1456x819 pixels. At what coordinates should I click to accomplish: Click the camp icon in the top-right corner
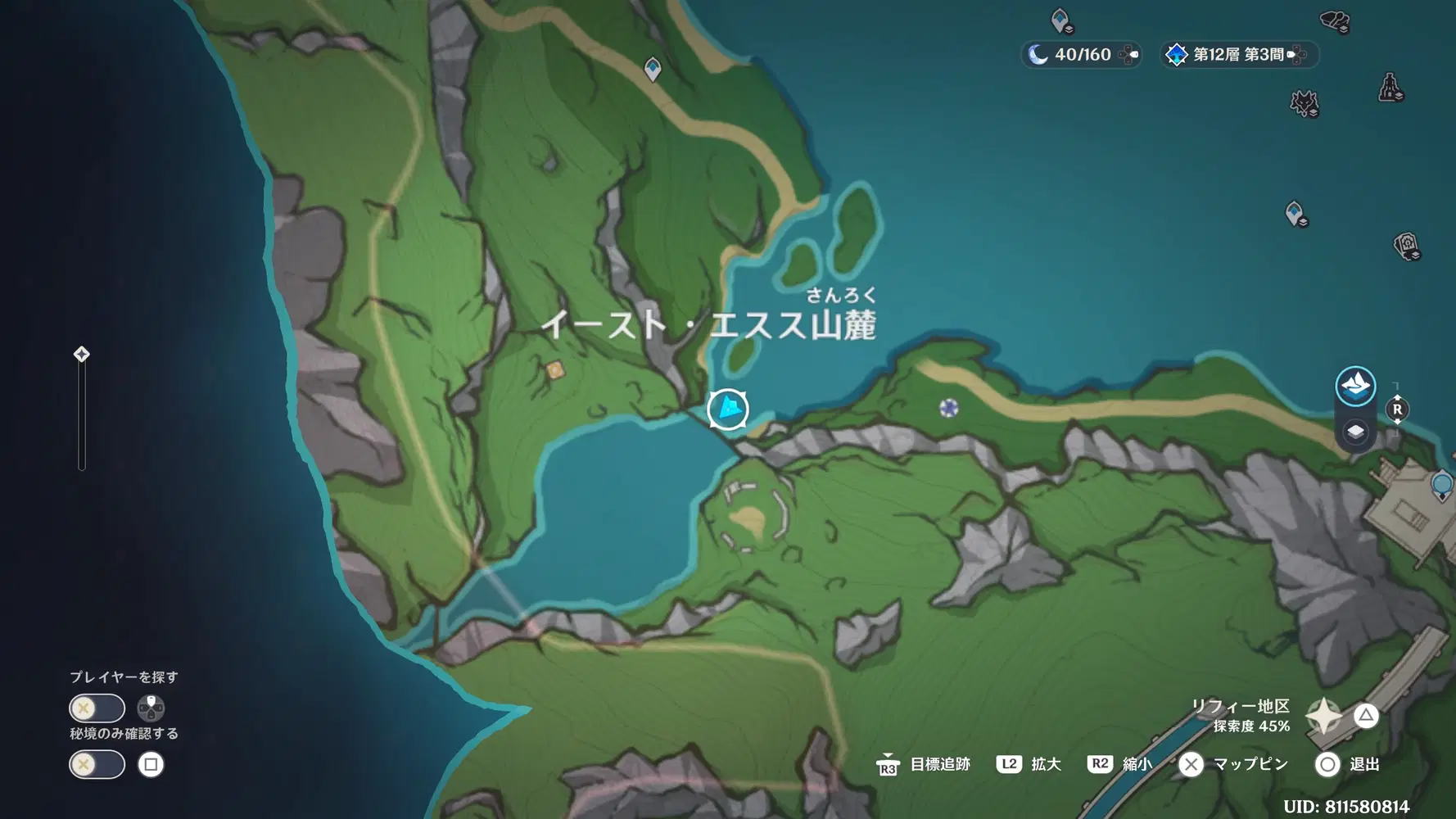tap(1334, 19)
